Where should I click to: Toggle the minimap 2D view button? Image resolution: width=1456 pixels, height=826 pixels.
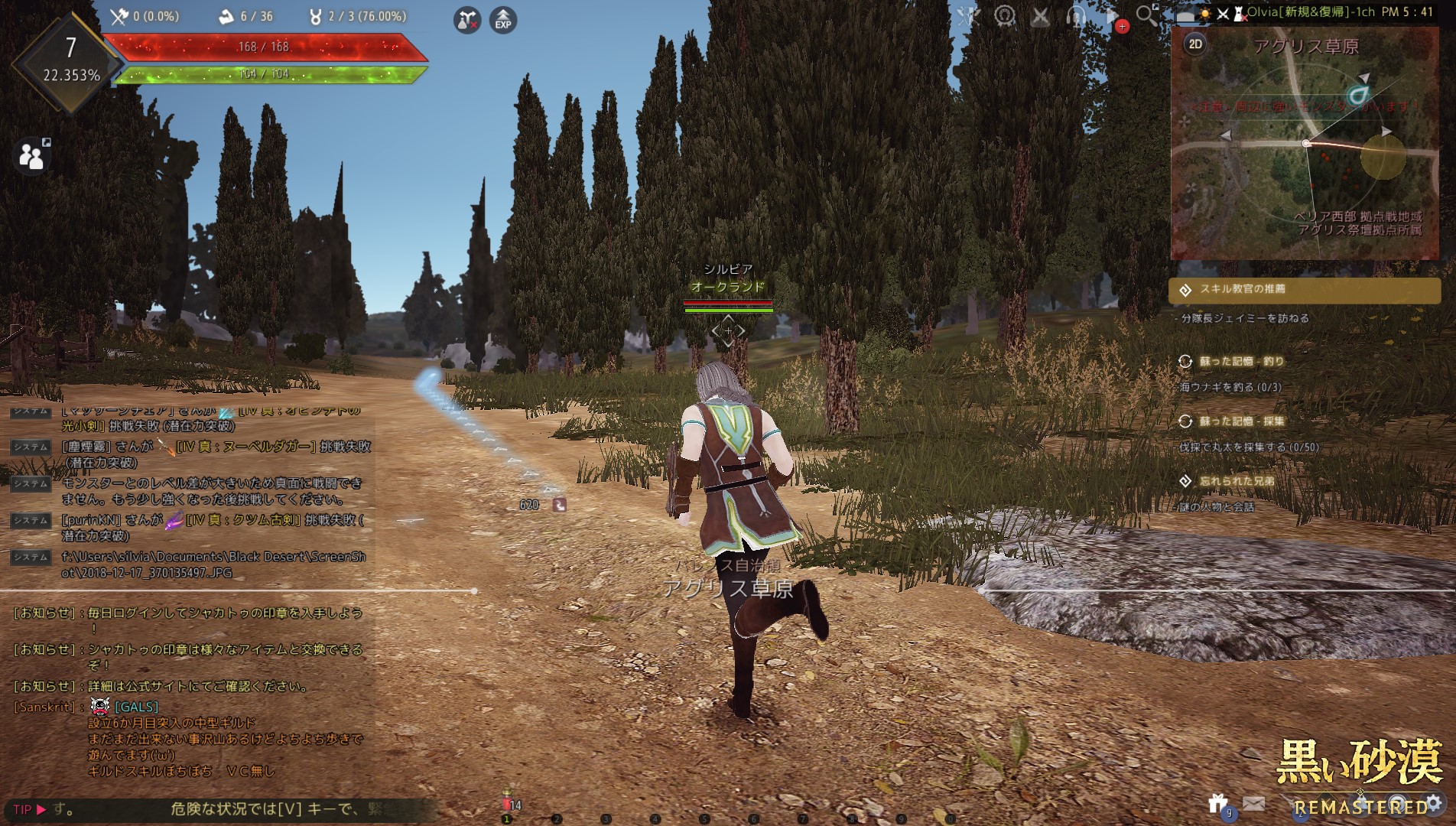point(1195,44)
